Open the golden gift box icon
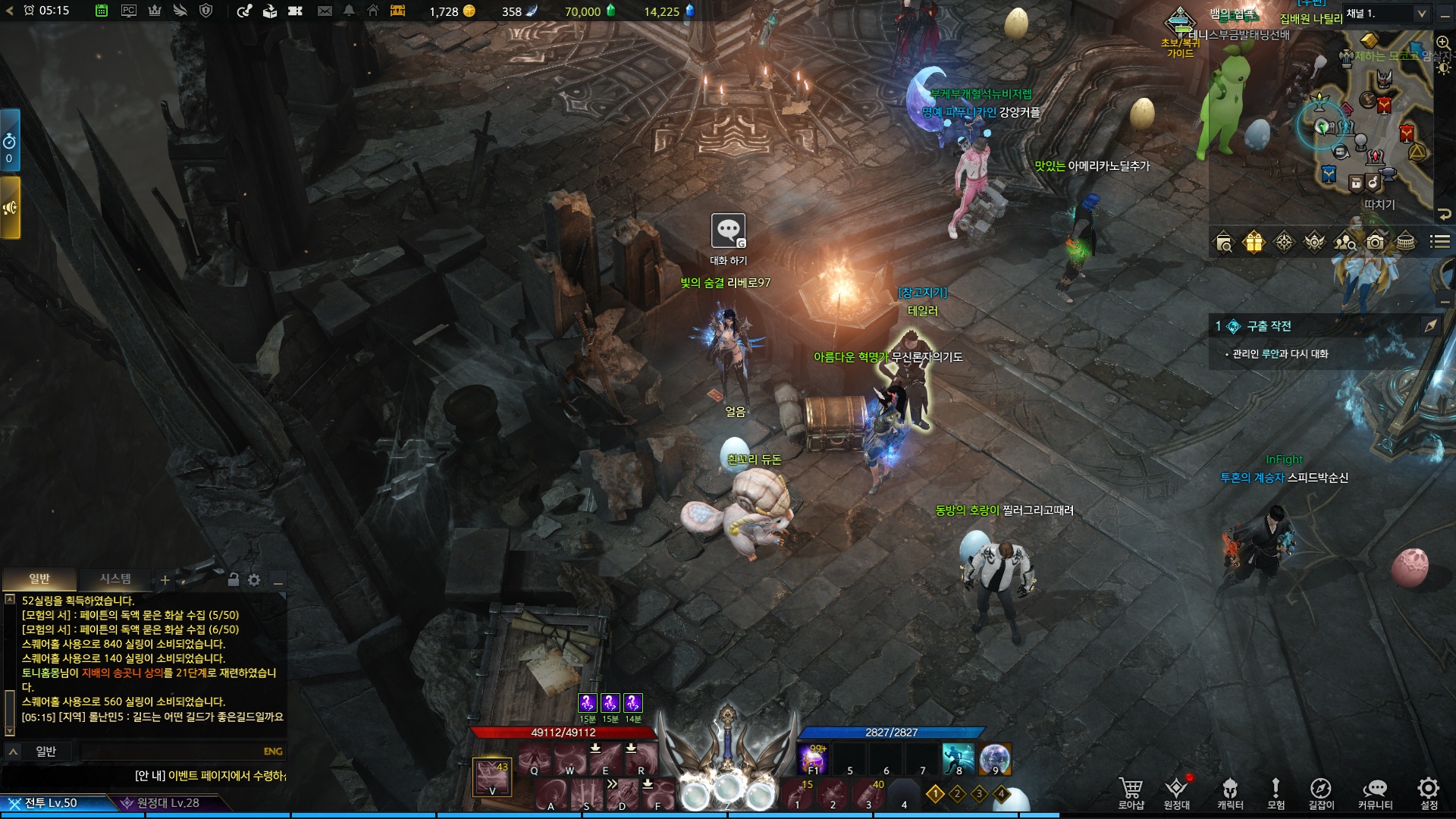 [1254, 243]
